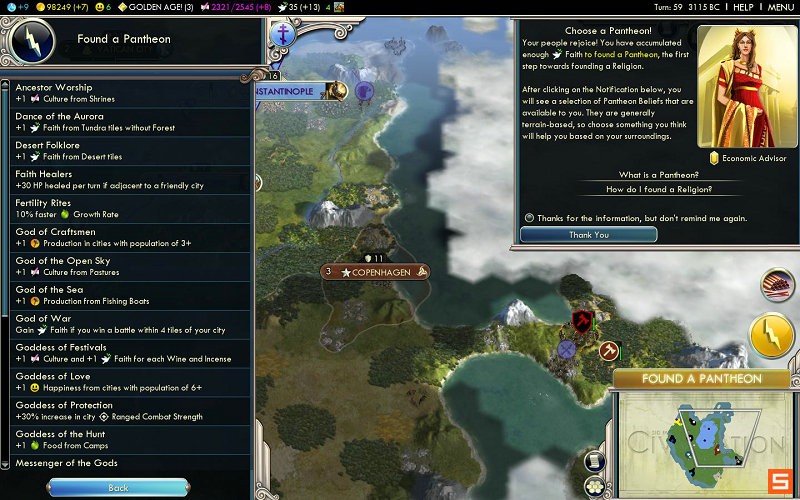Open 'What is a Pantheon?' help link
The width and height of the screenshot is (800, 500).
(x=658, y=175)
